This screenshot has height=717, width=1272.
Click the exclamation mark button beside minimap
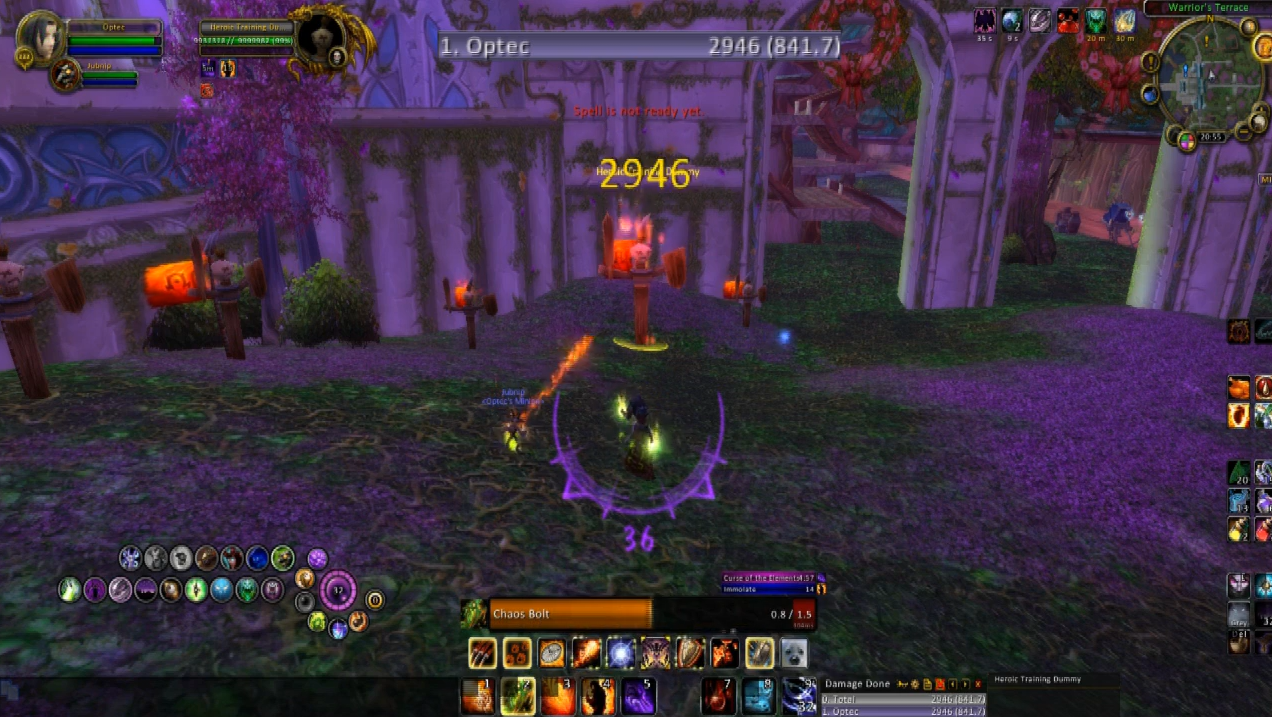[1150, 62]
